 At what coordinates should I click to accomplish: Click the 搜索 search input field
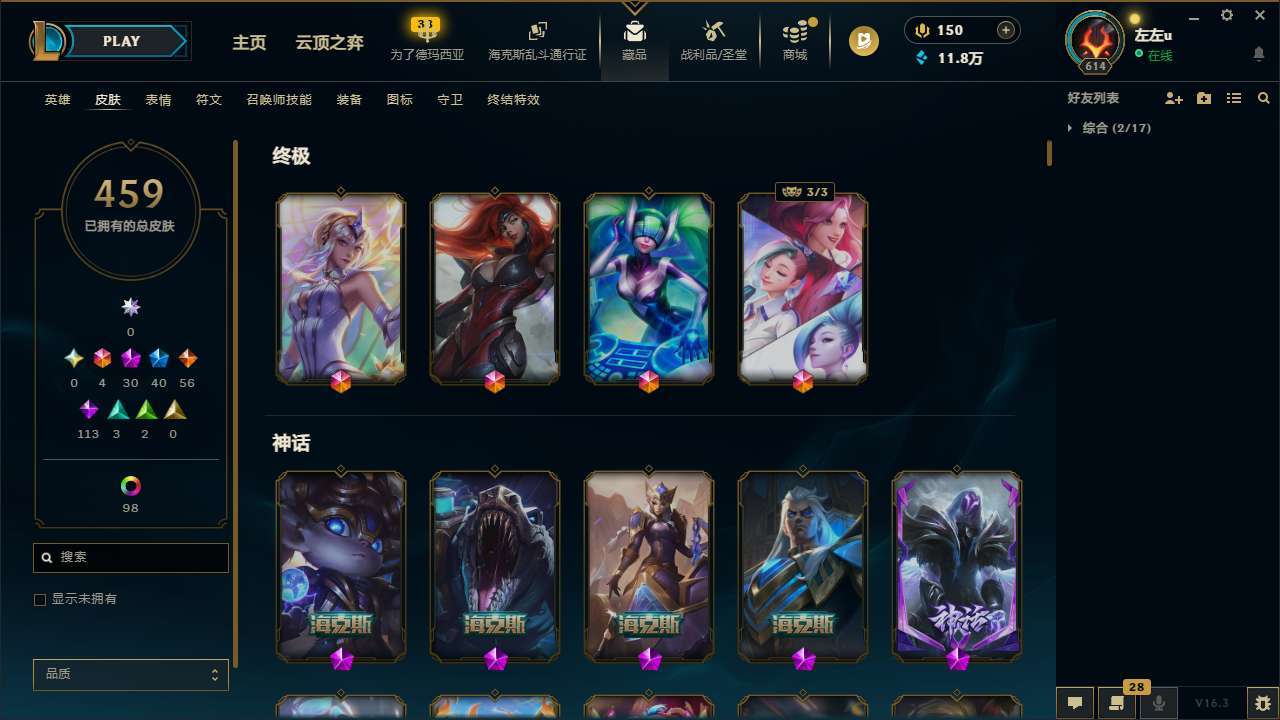coord(130,557)
